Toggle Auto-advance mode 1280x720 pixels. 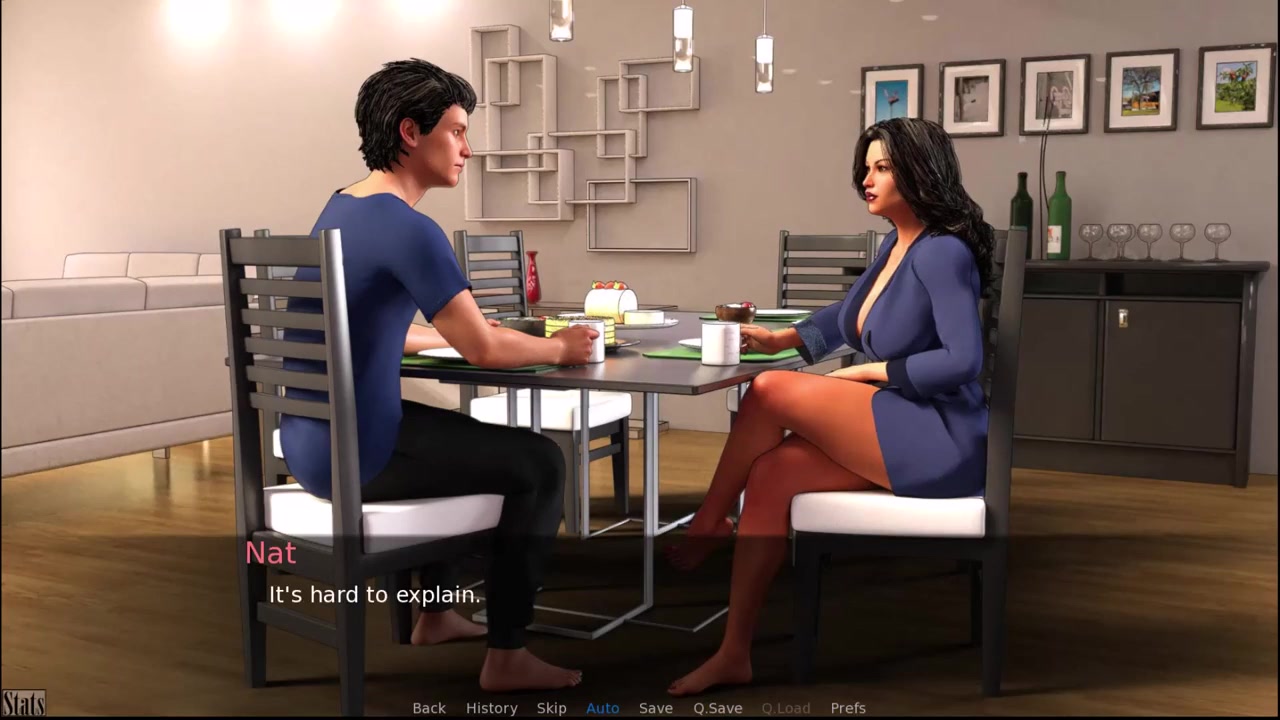click(x=602, y=708)
